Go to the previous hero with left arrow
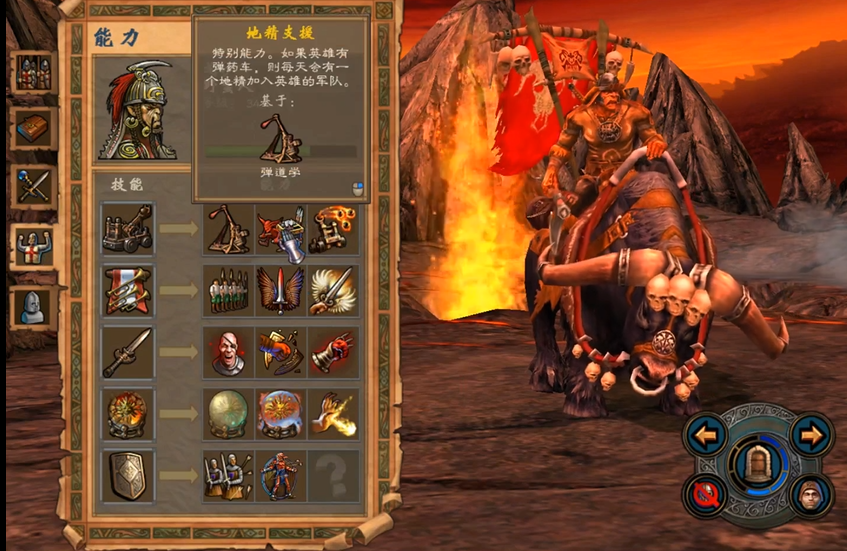847x551 pixels. (x=708, y=434)
